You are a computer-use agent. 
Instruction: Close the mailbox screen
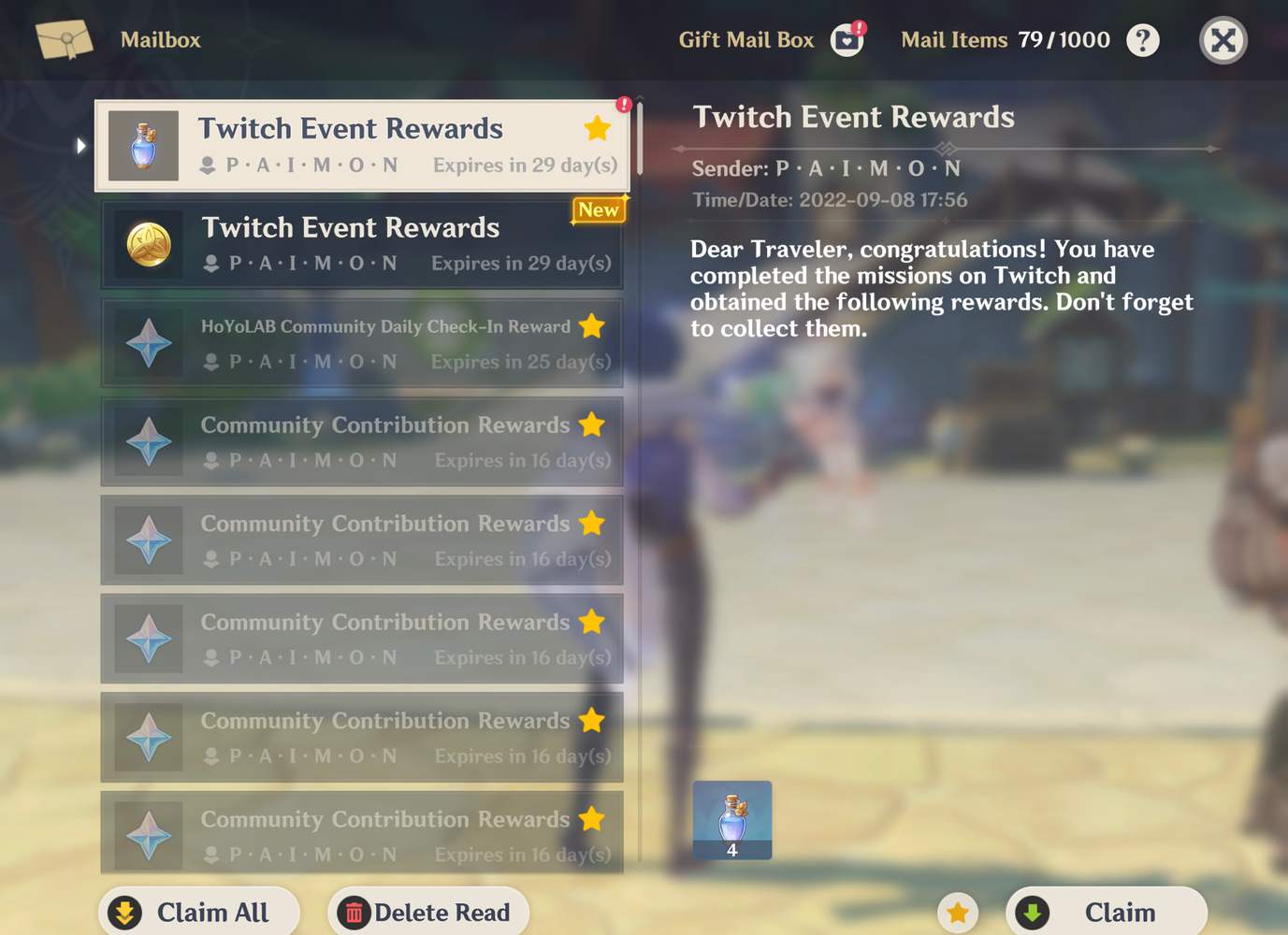(x=1223, y=39)
